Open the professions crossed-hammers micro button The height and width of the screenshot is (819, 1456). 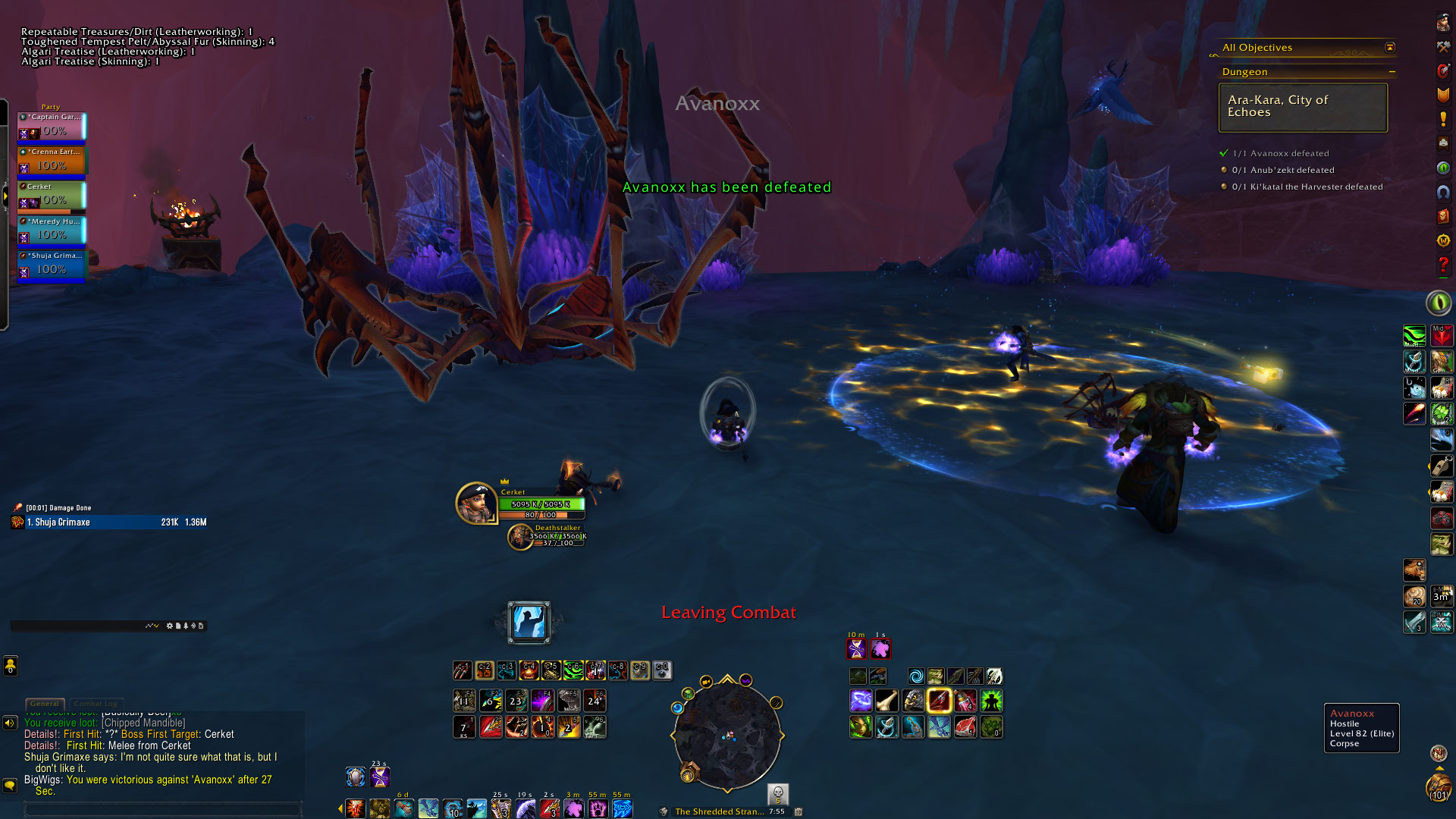pos(1442,47)
